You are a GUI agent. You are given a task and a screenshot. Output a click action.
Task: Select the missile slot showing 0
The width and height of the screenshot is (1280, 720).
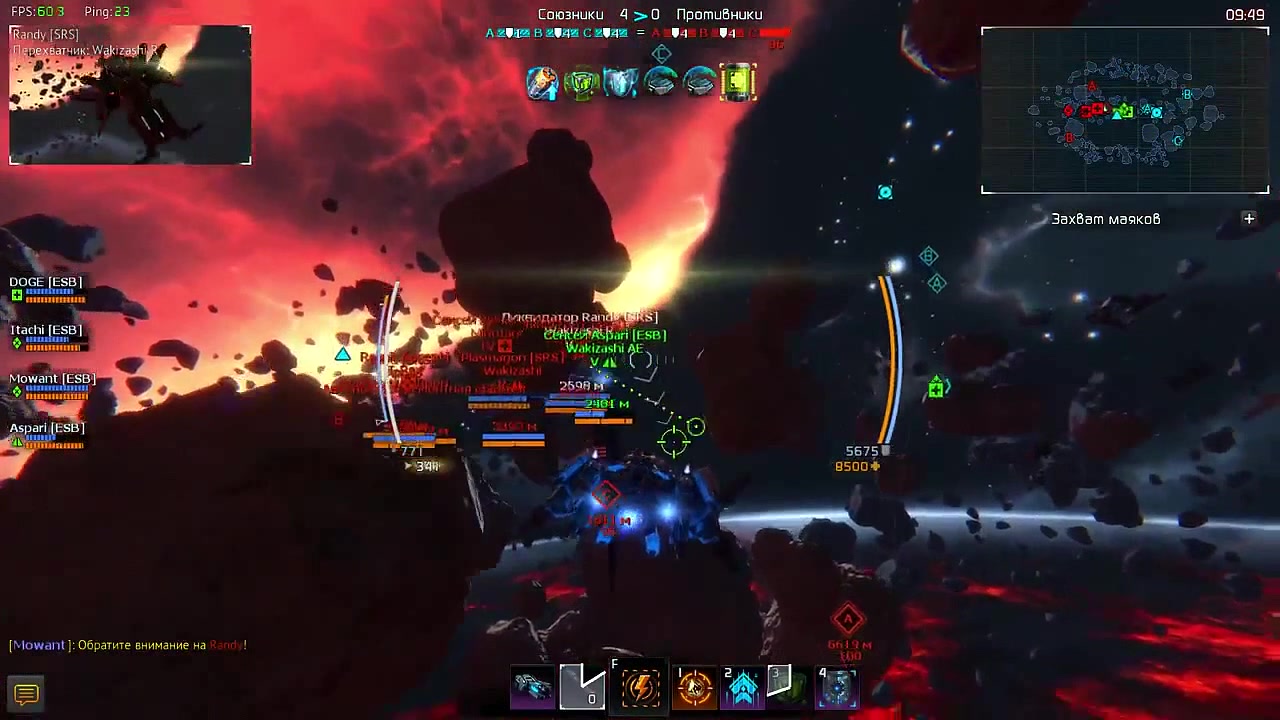[584, 687]
